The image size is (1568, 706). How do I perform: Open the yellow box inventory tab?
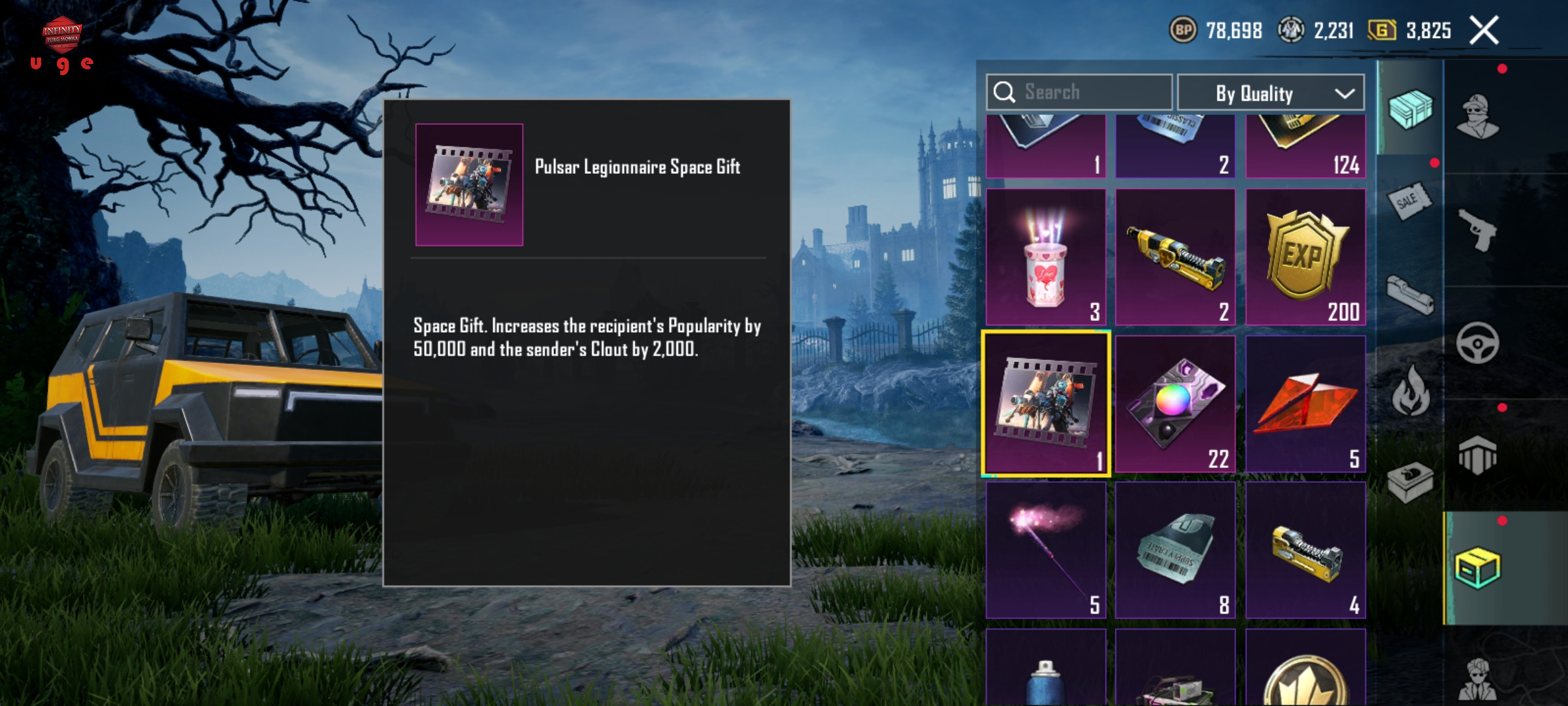[x=1478, y=567]
